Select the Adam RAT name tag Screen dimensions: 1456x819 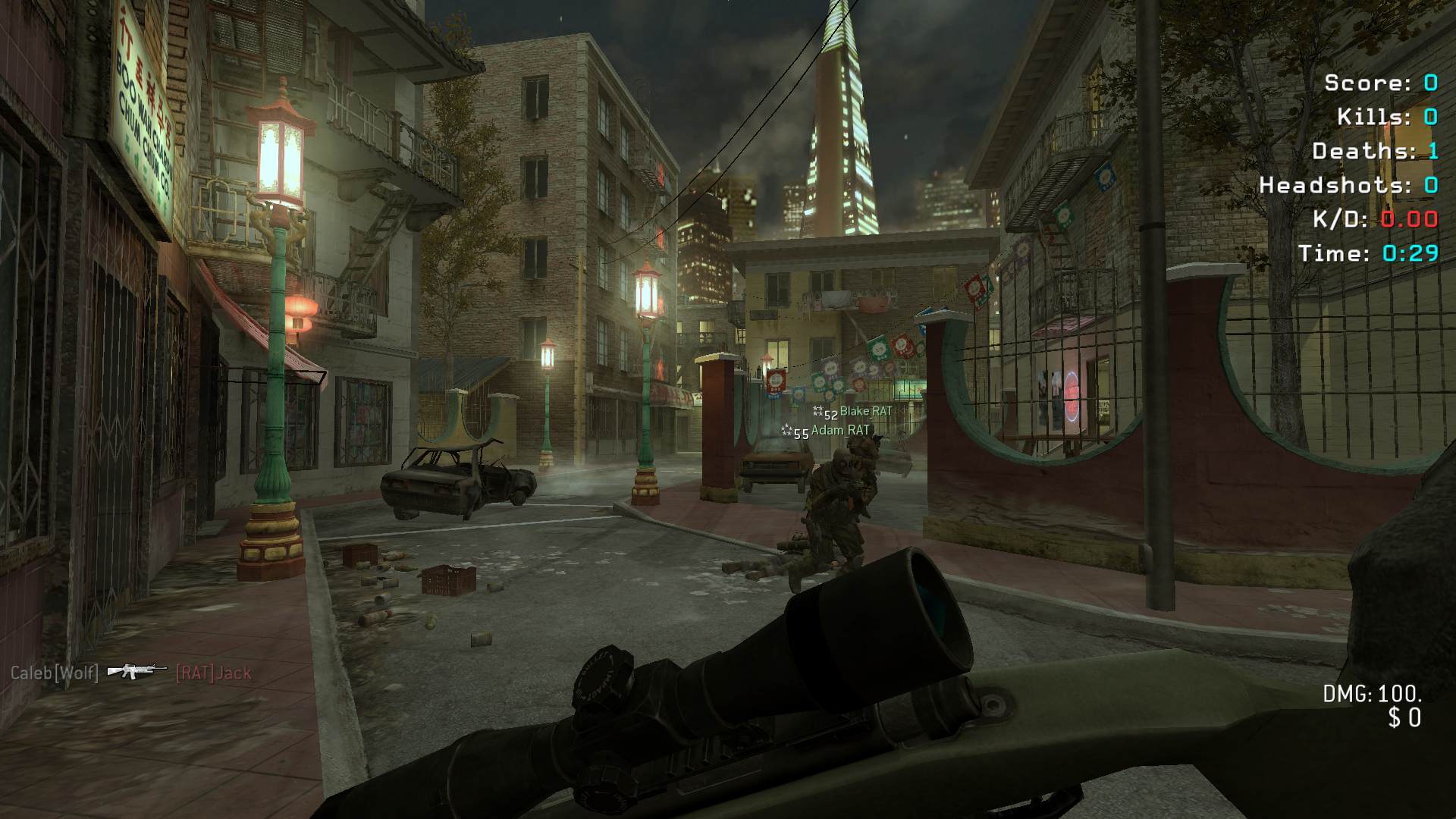click(x=840, y=430)
